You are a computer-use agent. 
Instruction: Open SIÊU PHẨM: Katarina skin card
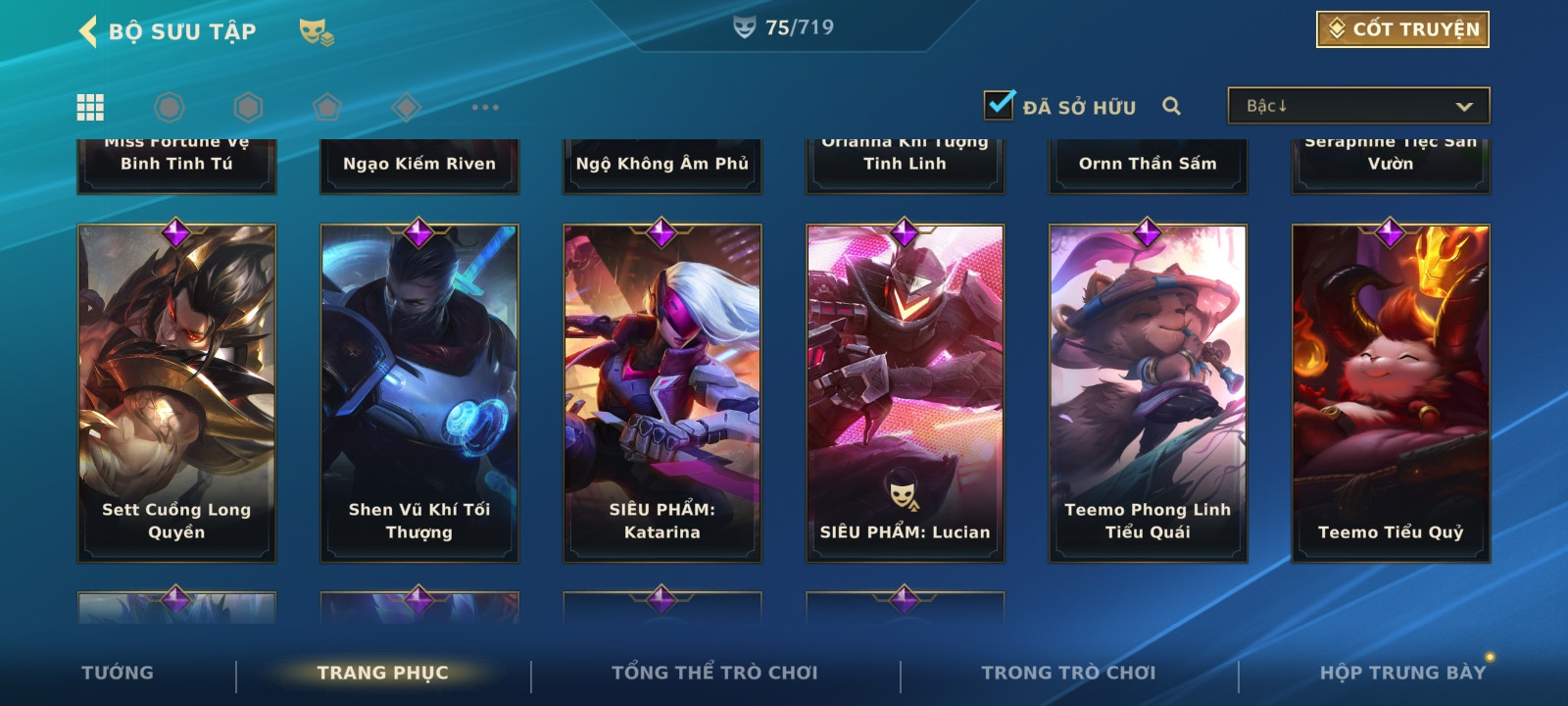[x=662, y=392]
